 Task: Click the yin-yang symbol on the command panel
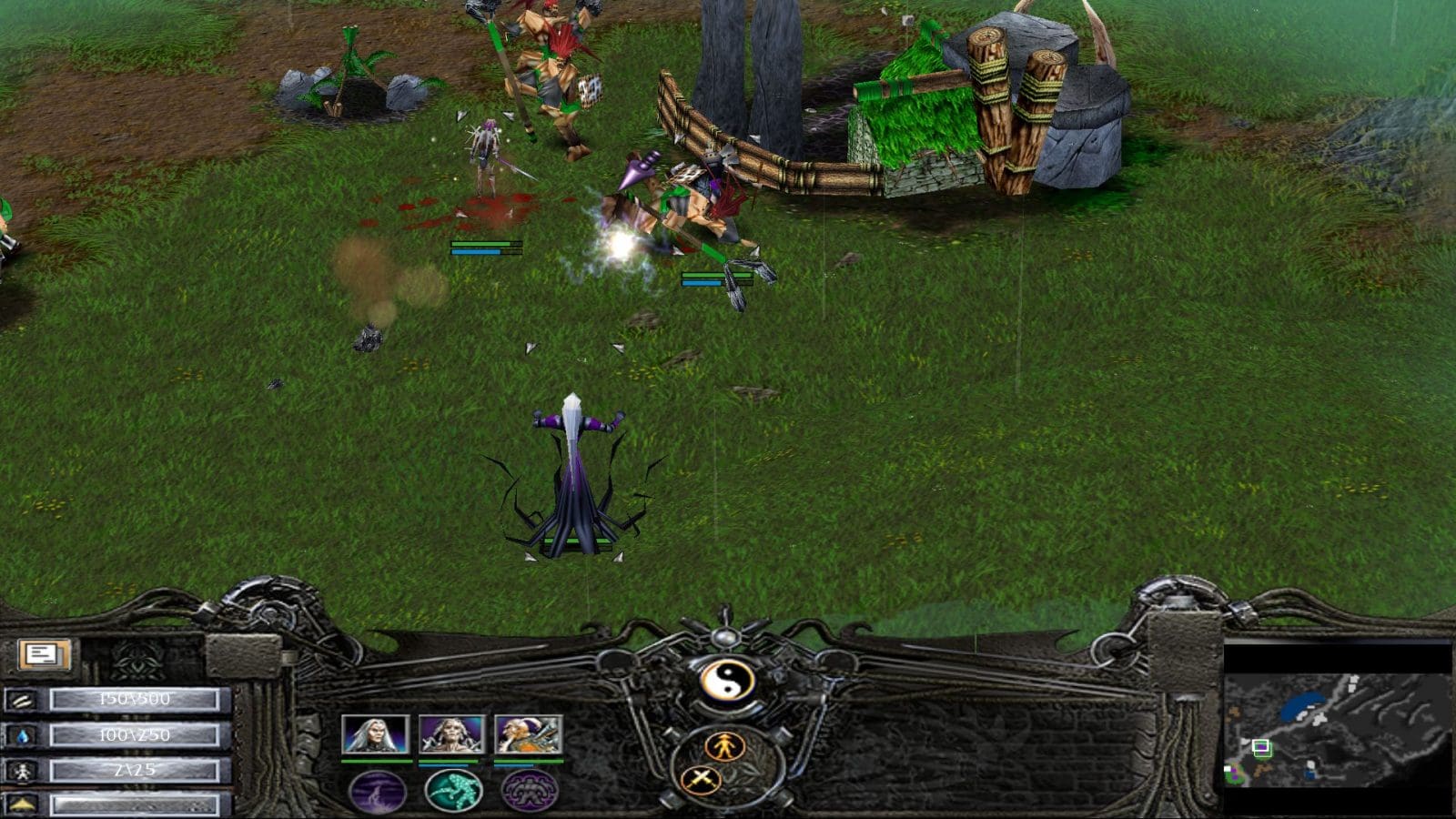(728, 680)
